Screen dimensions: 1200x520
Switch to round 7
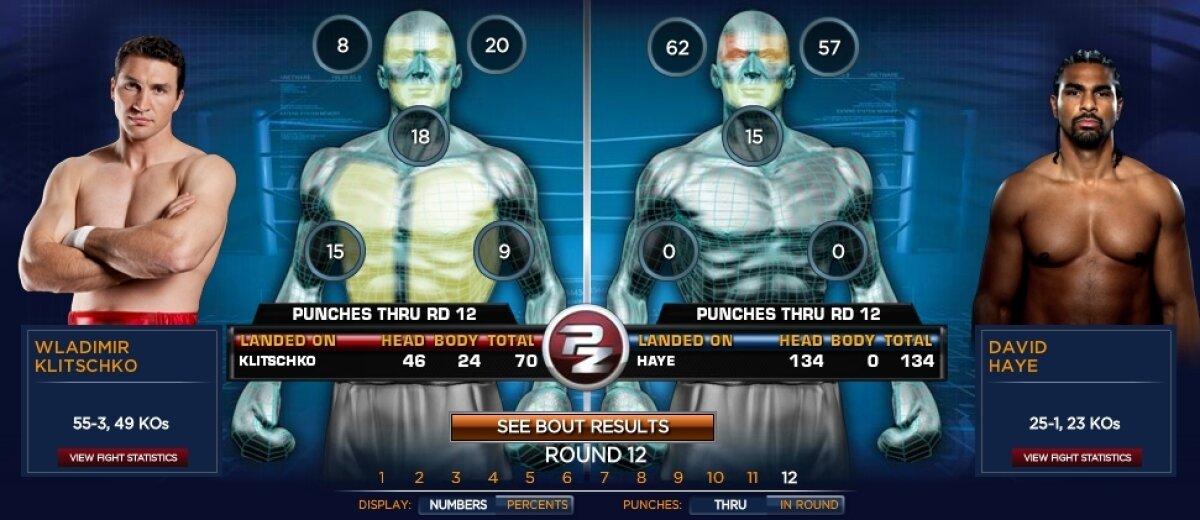[604, 478]
